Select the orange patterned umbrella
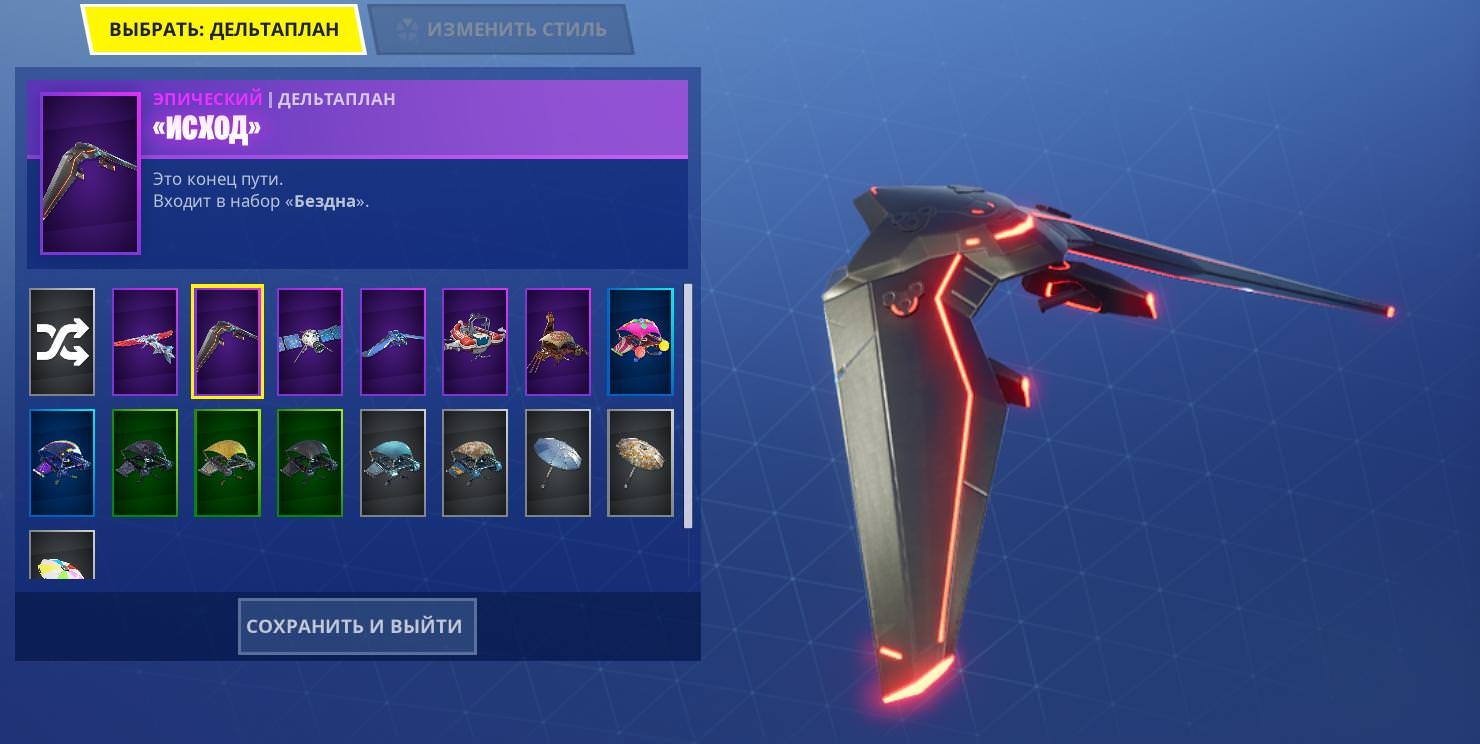This screenshot has height=744, width=1480. tap(641, 463)
